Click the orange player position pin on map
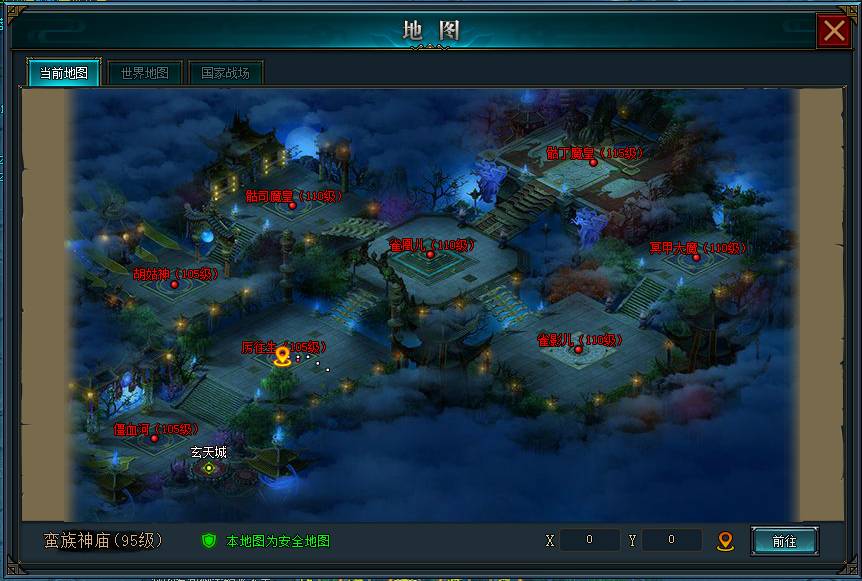862x581 pixels. tap(282, 355)
